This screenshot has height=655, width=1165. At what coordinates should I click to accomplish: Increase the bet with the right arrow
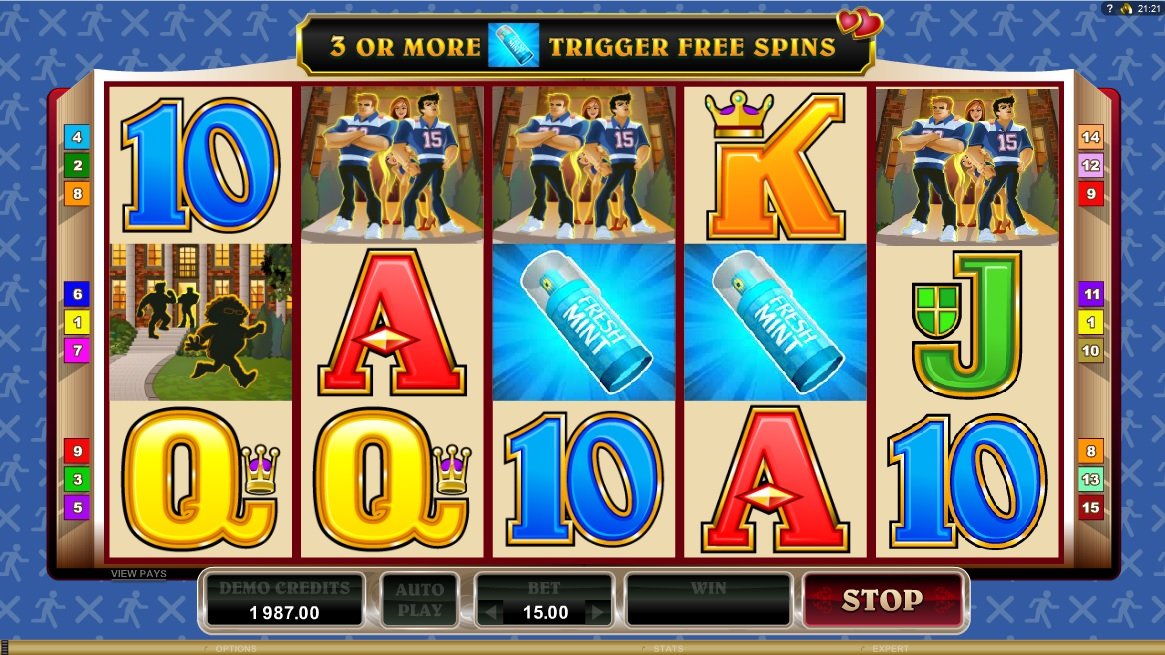598,612
